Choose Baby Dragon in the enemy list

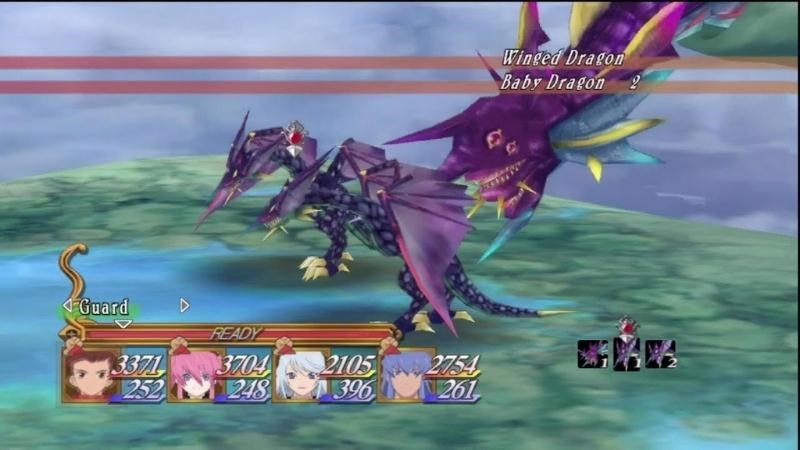pyautogui.click(x=553, y=83)
